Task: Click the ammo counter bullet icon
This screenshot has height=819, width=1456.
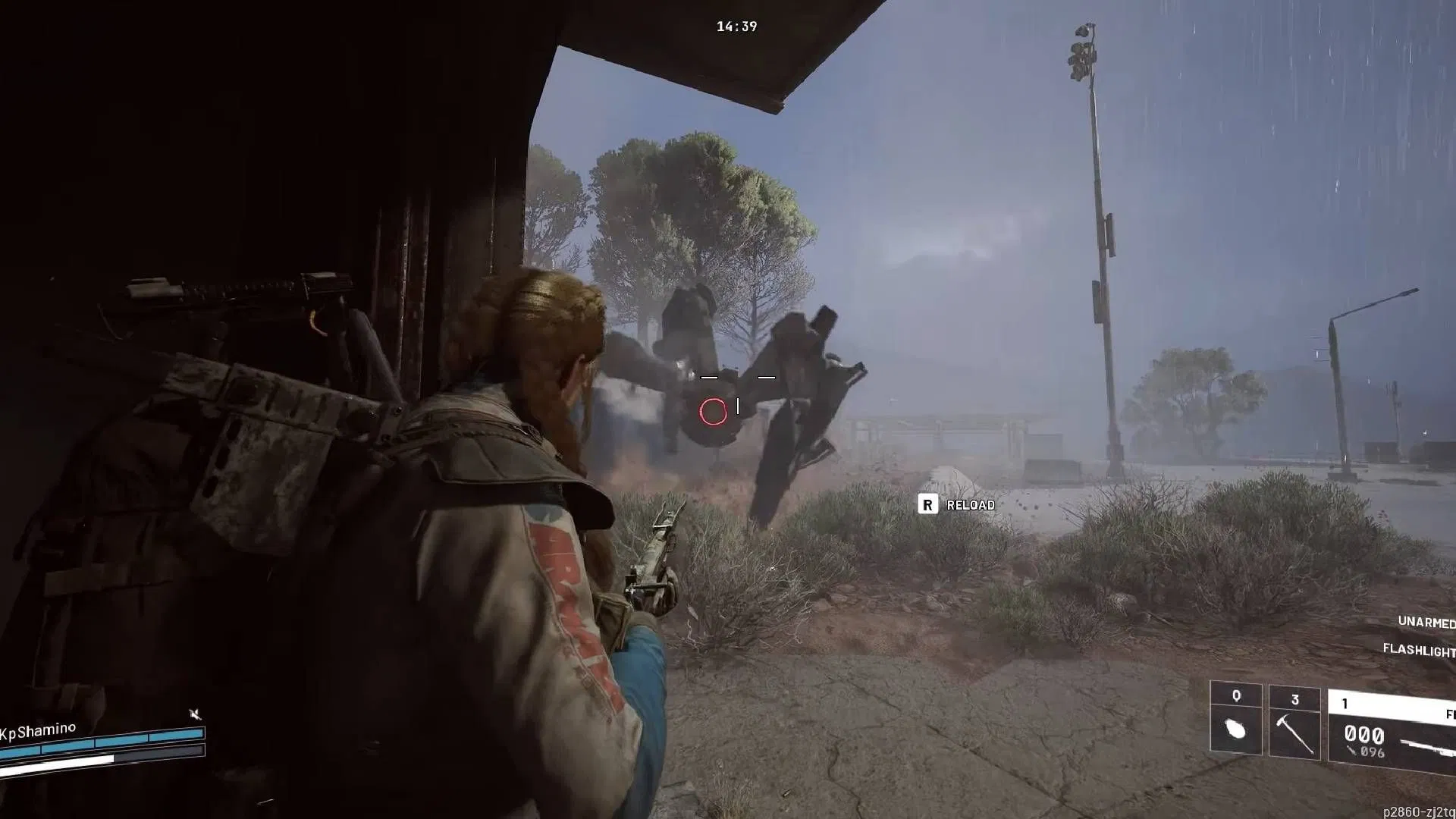Action: click(x=1351, y=751)
